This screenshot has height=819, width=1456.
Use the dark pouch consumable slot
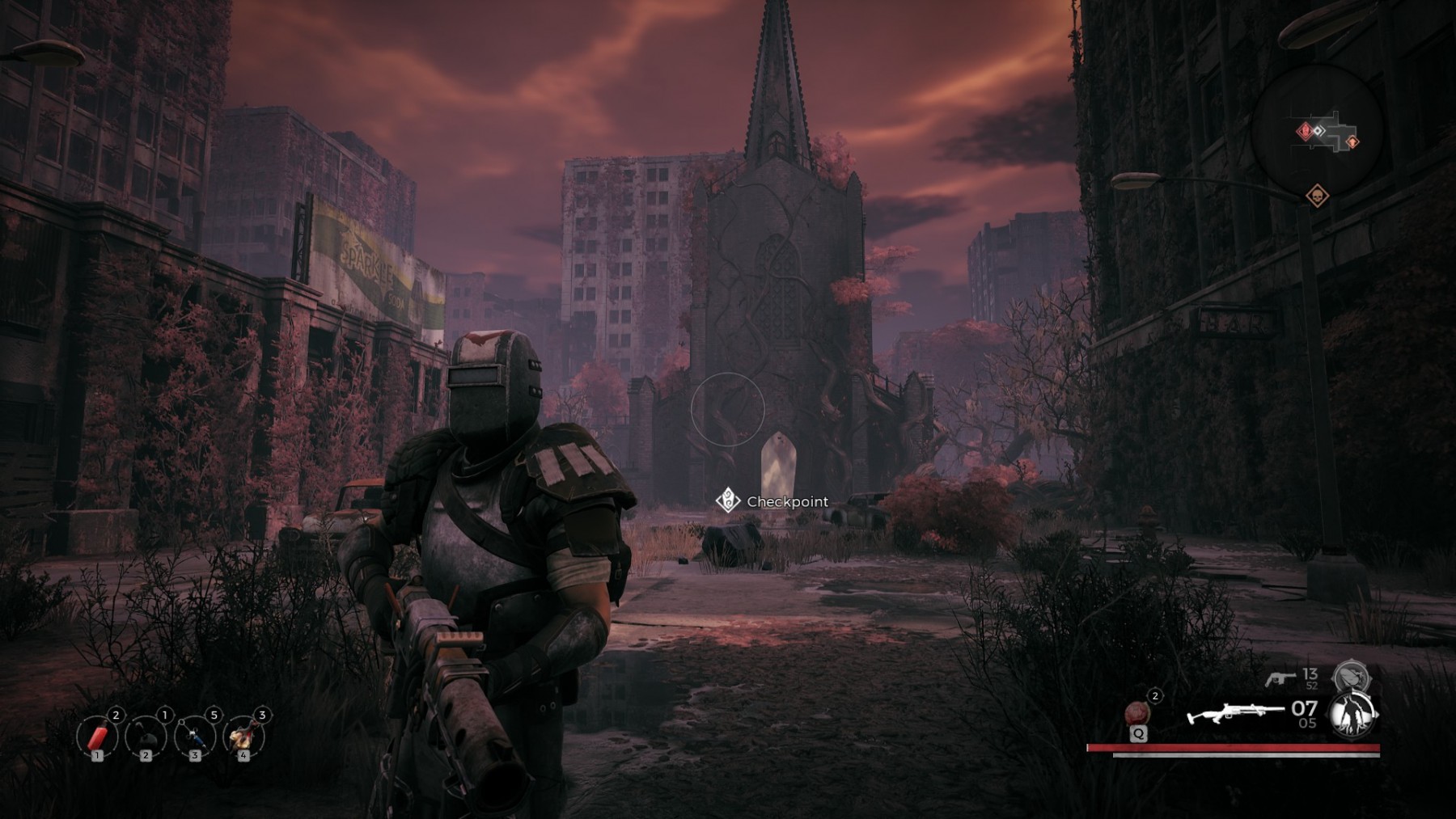[146, 737]
